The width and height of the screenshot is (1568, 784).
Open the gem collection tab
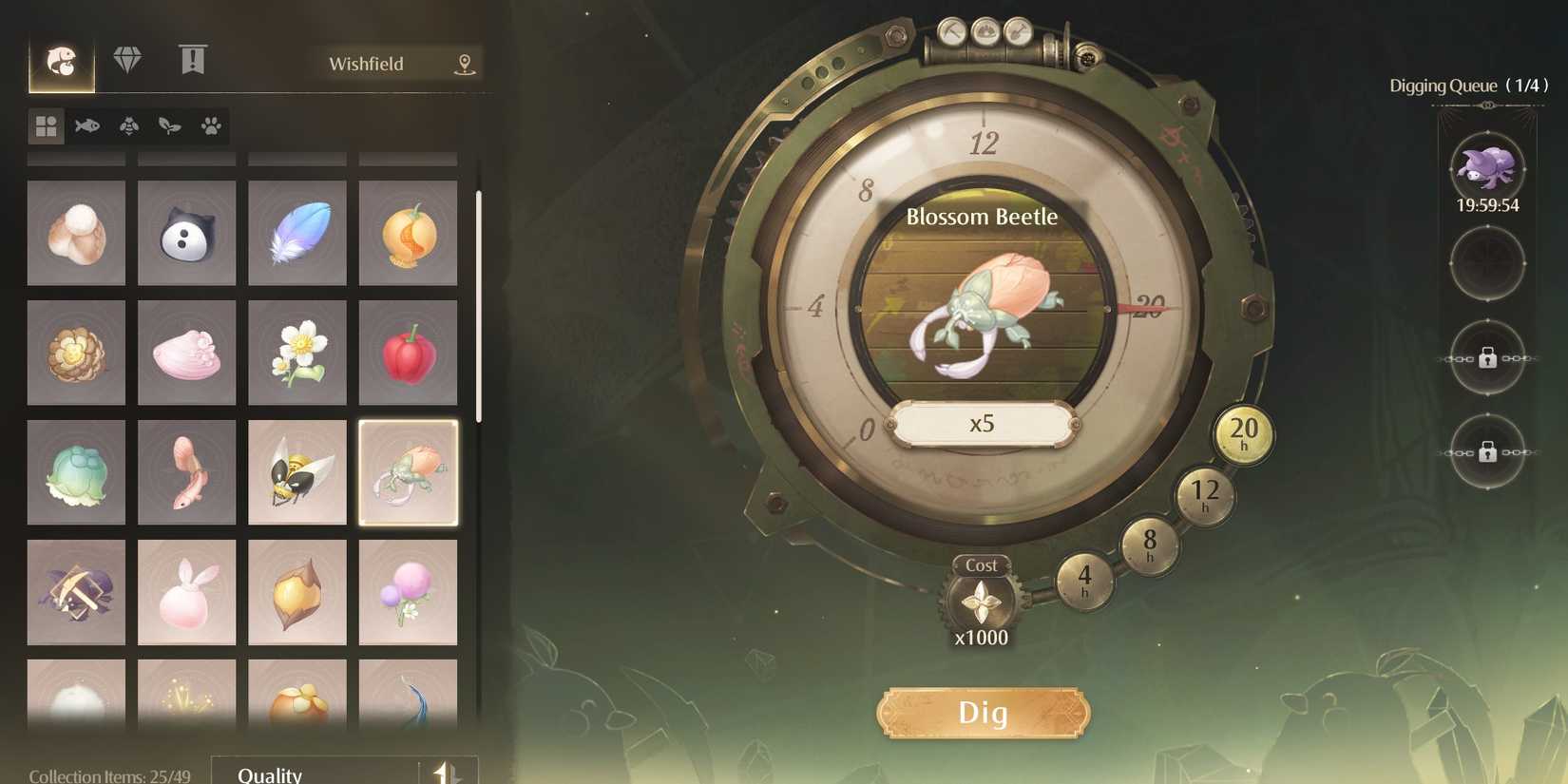[x=129, y=59]
